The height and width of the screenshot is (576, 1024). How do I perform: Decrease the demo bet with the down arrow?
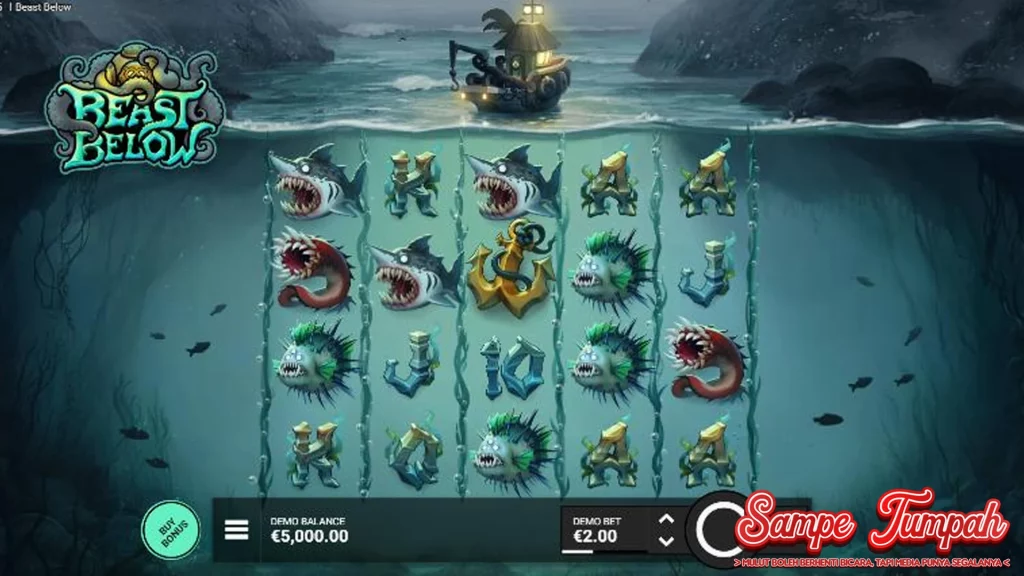tap(666, 541)
